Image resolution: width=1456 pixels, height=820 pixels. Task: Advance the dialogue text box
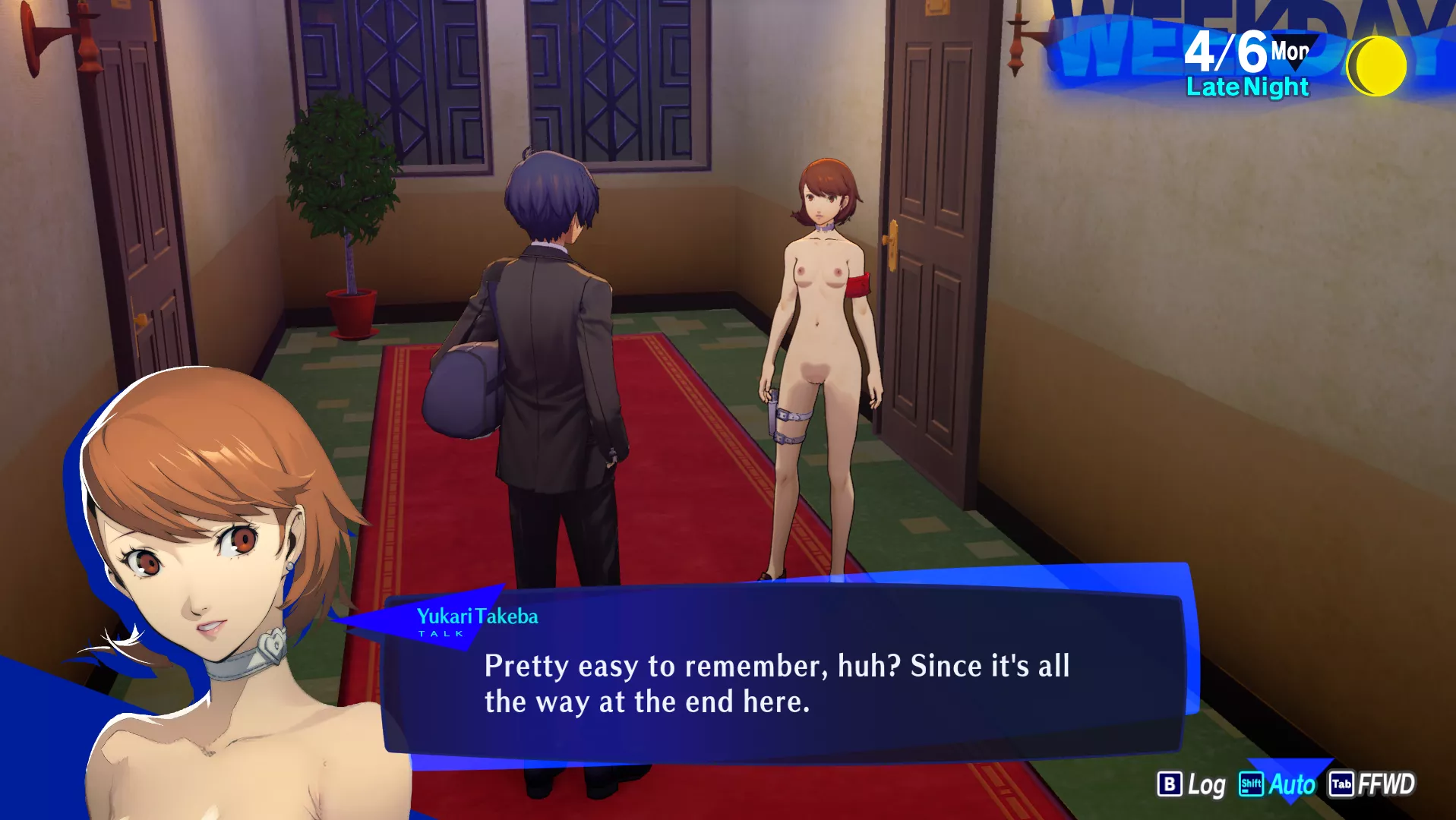[x=782, y=682]
